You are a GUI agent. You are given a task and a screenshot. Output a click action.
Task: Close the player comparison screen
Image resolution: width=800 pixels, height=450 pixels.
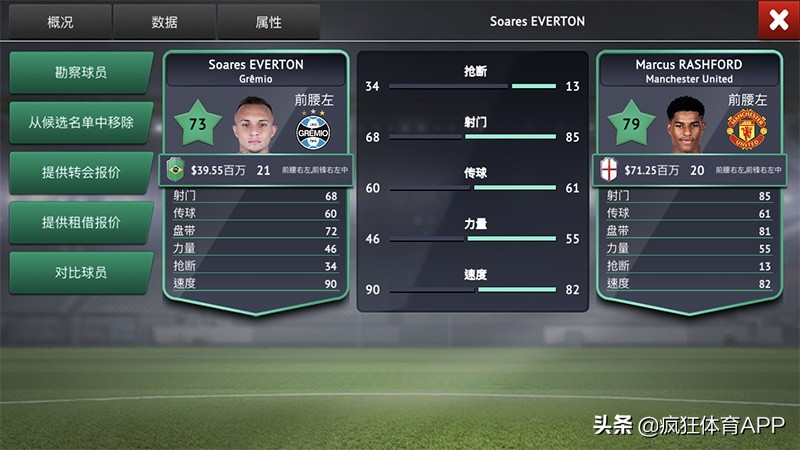775,20
